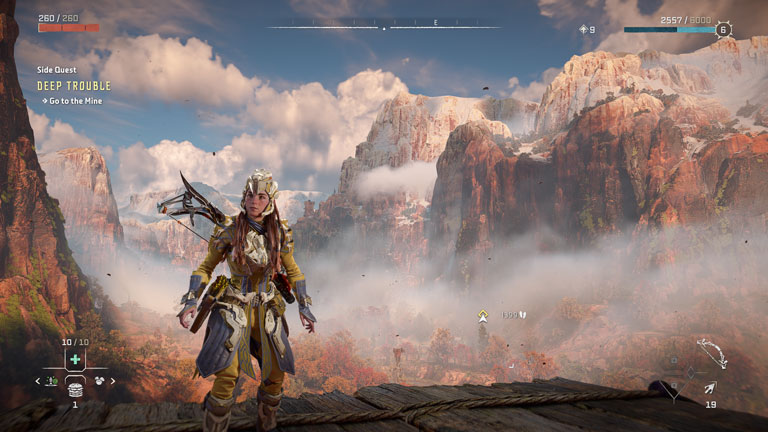
Task: Choose the rocks tool icon
Action: tap(100, 381)
